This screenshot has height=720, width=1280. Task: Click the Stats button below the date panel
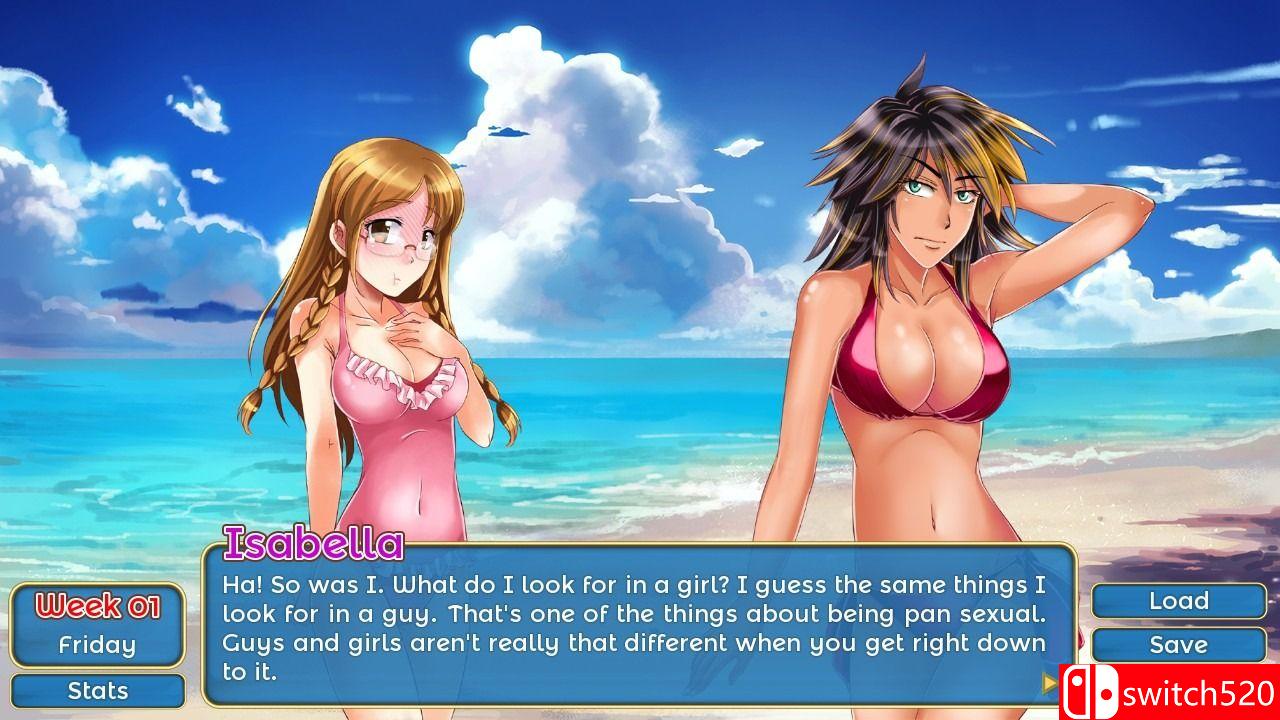tap(97, 690)
